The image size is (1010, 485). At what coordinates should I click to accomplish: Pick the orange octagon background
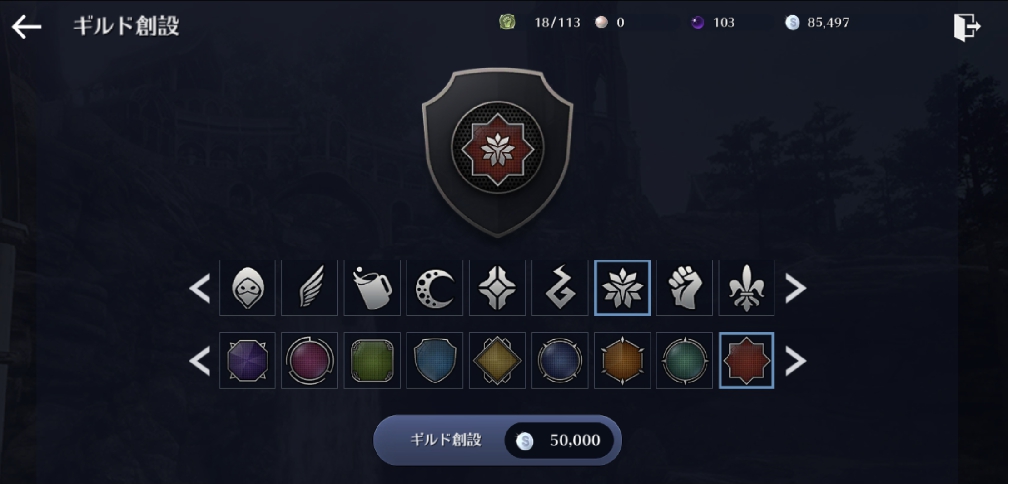point(622,360)
